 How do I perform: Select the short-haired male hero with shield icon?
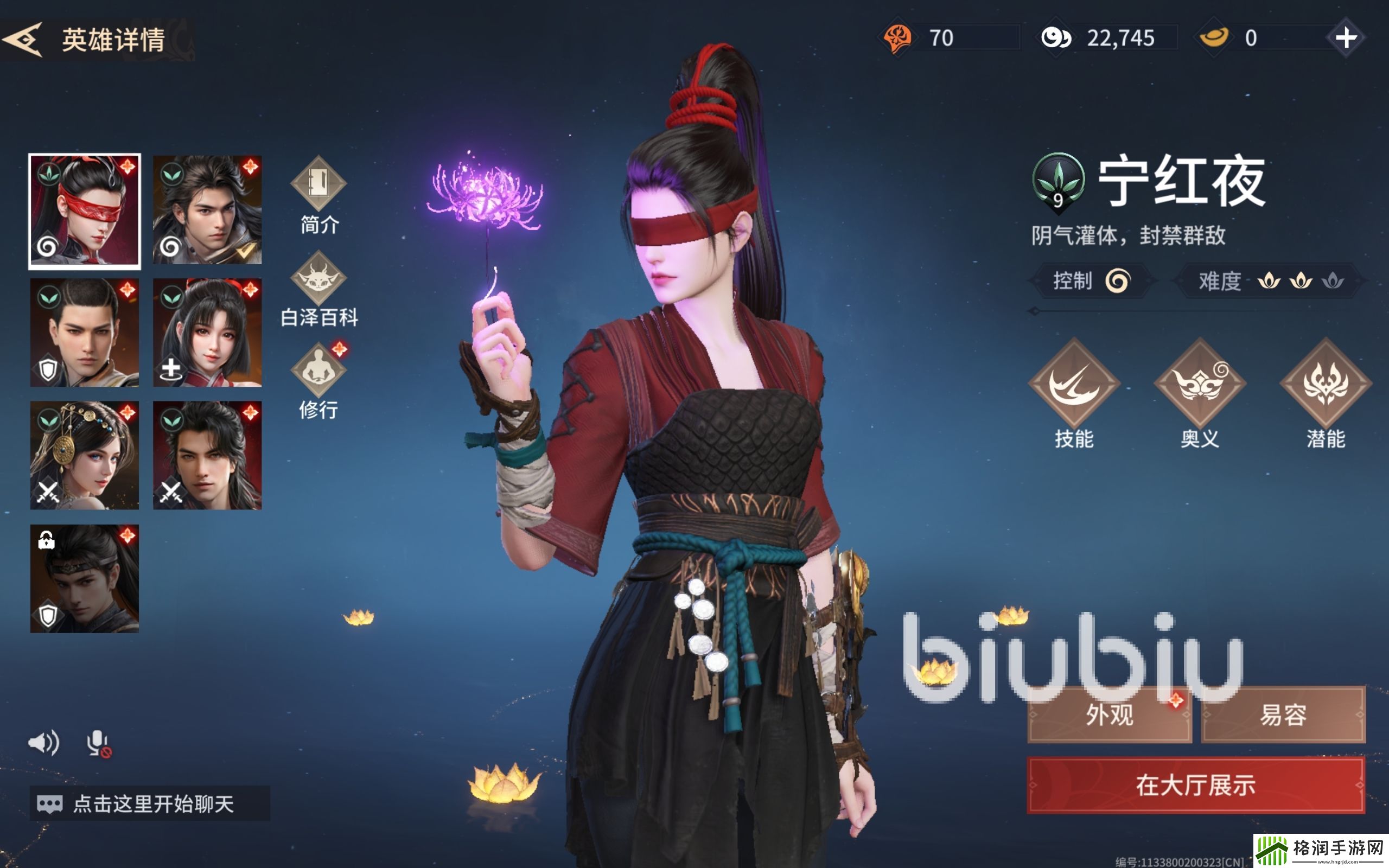[x=85, y=333]
